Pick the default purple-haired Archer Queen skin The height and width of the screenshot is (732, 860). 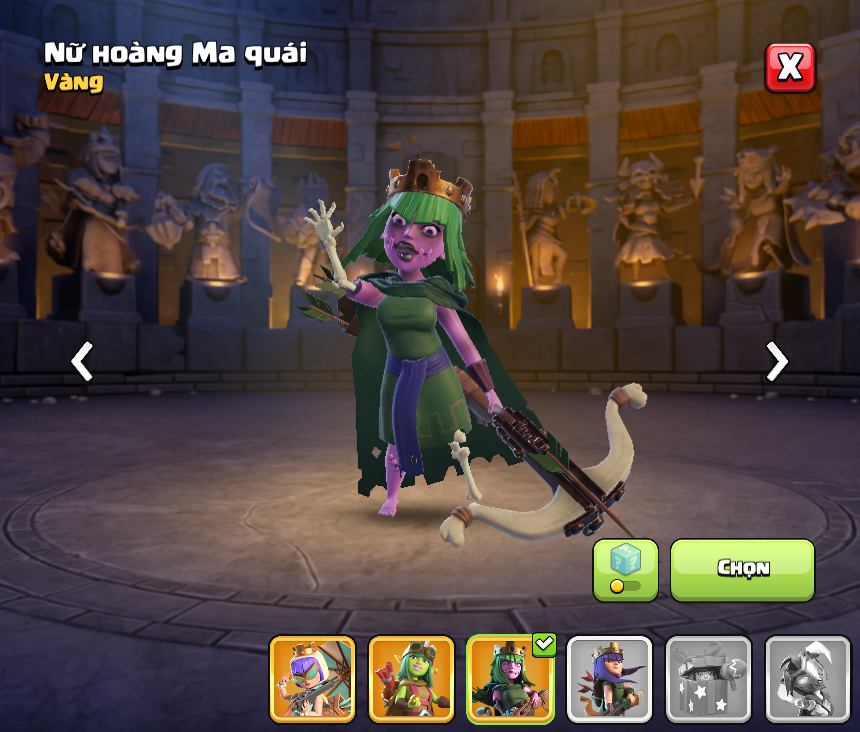pos(609,679)
